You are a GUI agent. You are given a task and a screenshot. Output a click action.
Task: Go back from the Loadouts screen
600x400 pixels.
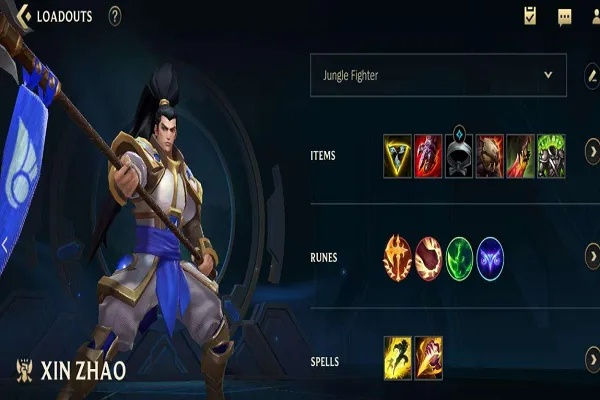click(x=20, y=16)
